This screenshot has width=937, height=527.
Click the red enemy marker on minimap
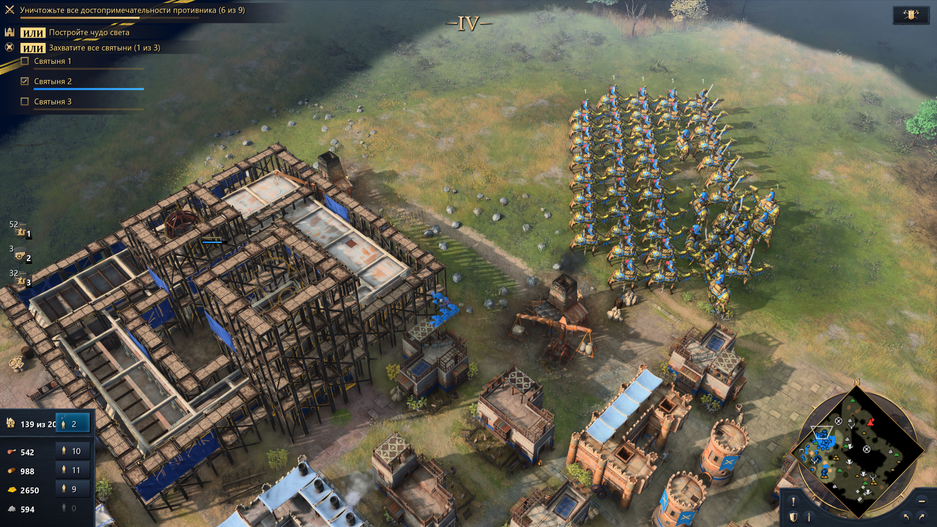pos(870,423)
